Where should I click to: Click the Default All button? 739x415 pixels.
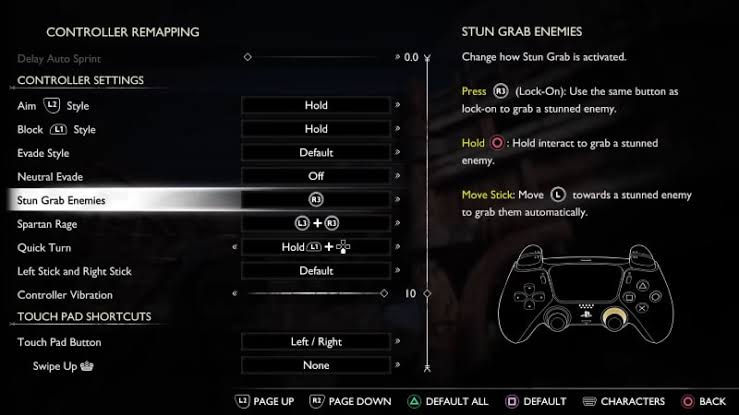(x=448, y=401)
